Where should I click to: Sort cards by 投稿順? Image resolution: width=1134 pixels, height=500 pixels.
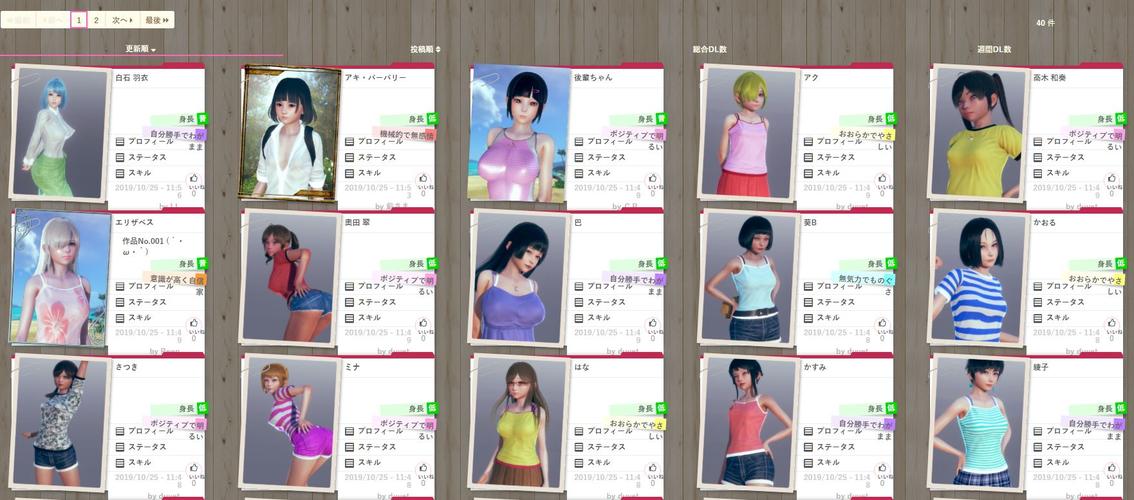coord(424,49)
